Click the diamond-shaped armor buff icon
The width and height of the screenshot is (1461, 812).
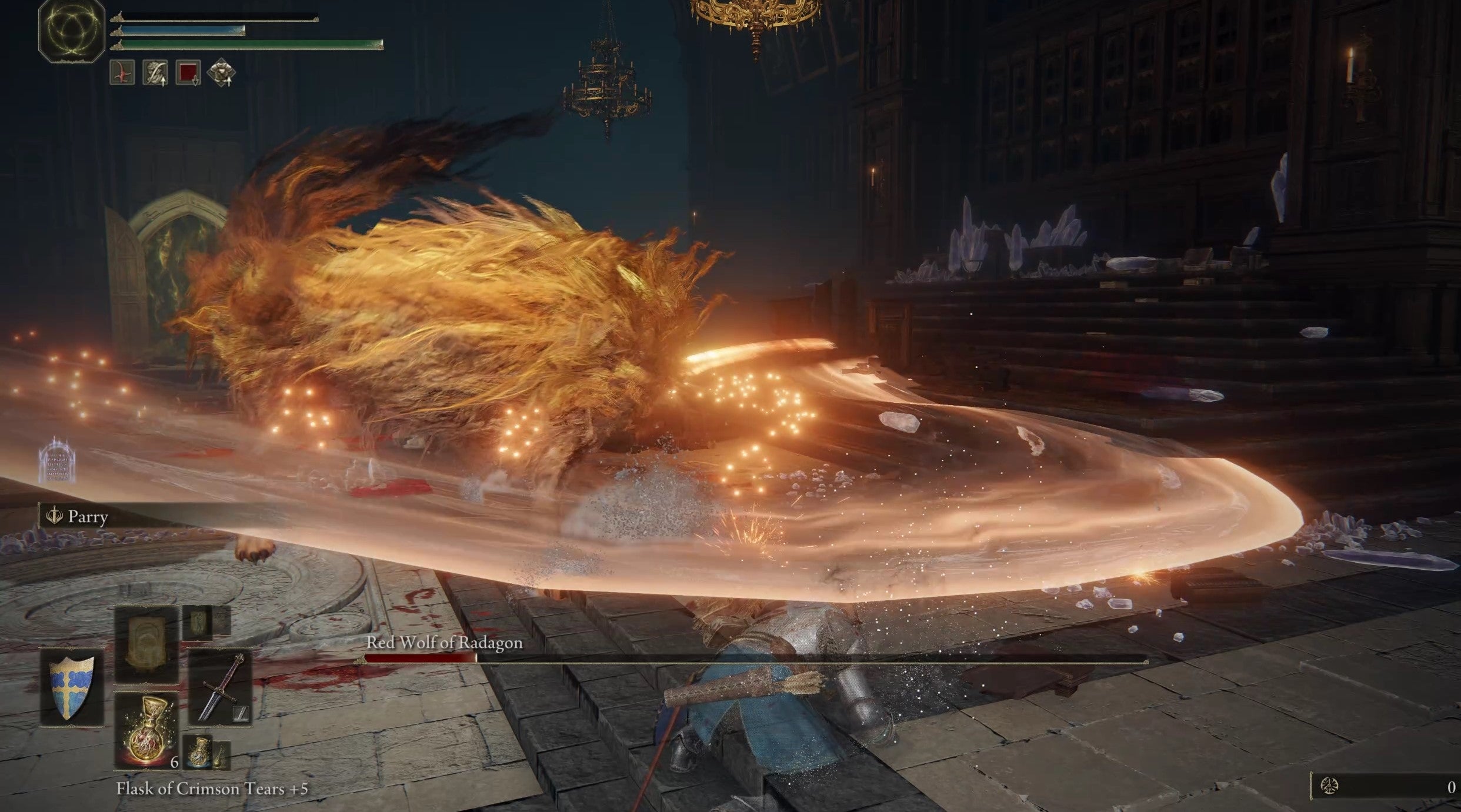[x=223, y=72]
